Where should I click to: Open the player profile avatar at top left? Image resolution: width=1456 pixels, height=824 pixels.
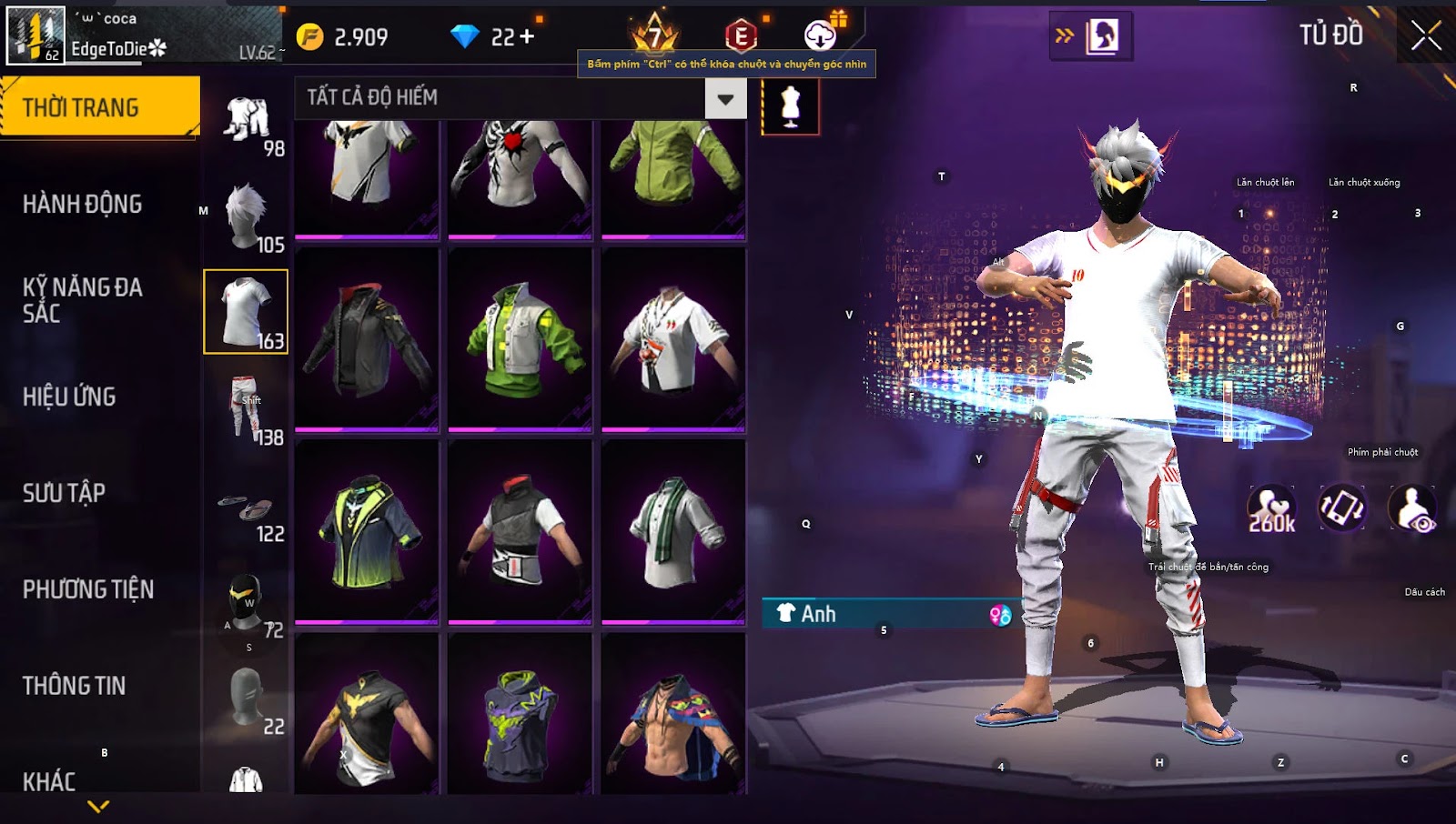click(x=36, y=35)
